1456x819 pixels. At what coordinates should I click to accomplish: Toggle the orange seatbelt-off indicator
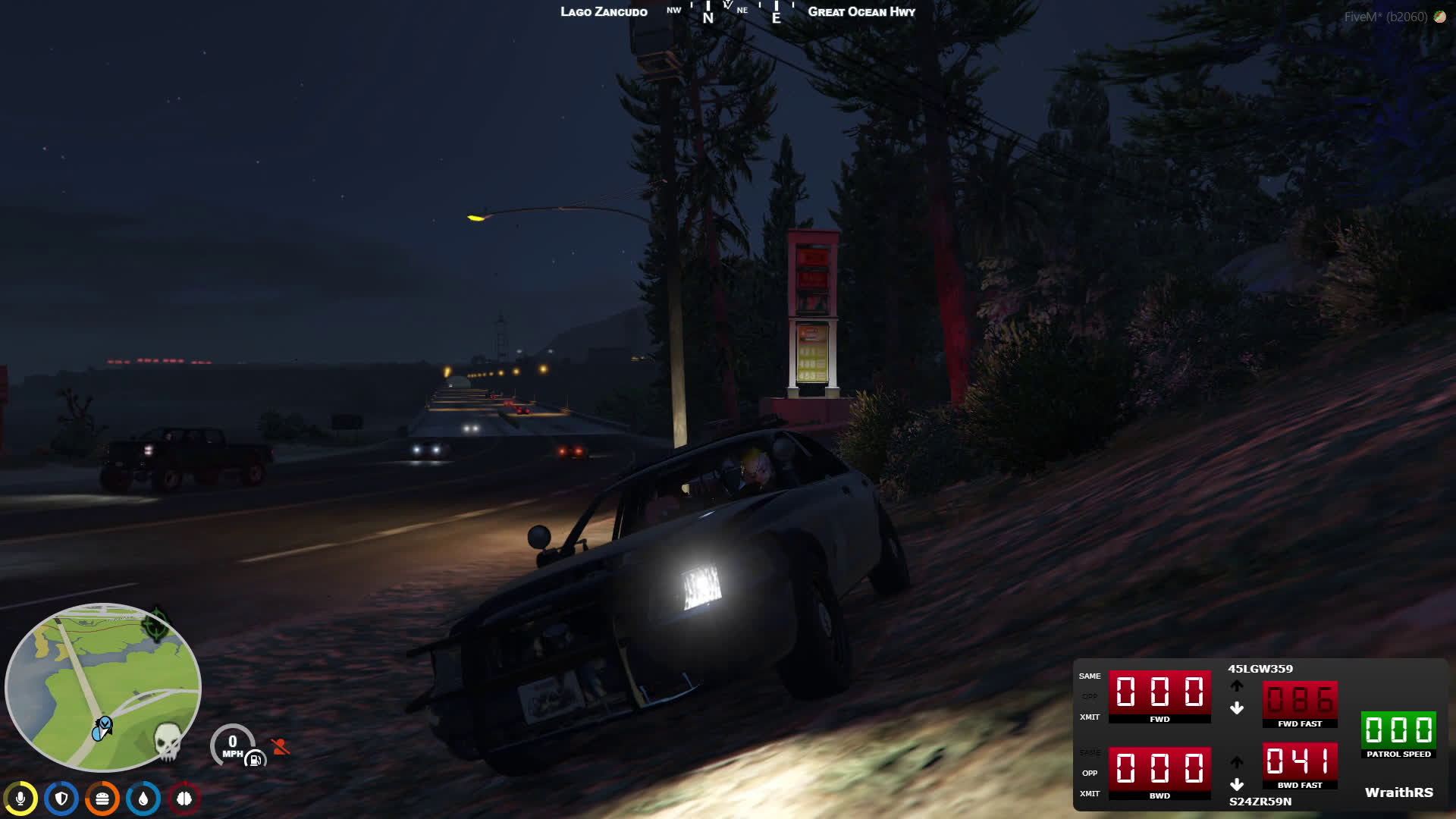click(281, 747)
